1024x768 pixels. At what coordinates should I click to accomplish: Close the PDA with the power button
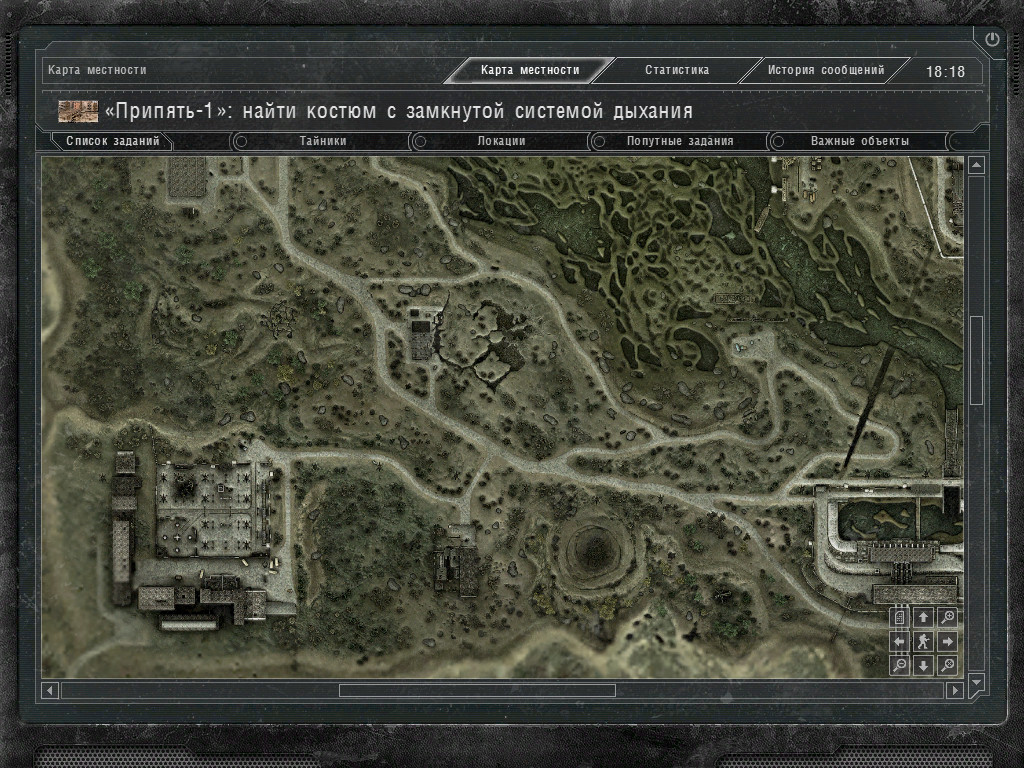pos(992,40)
